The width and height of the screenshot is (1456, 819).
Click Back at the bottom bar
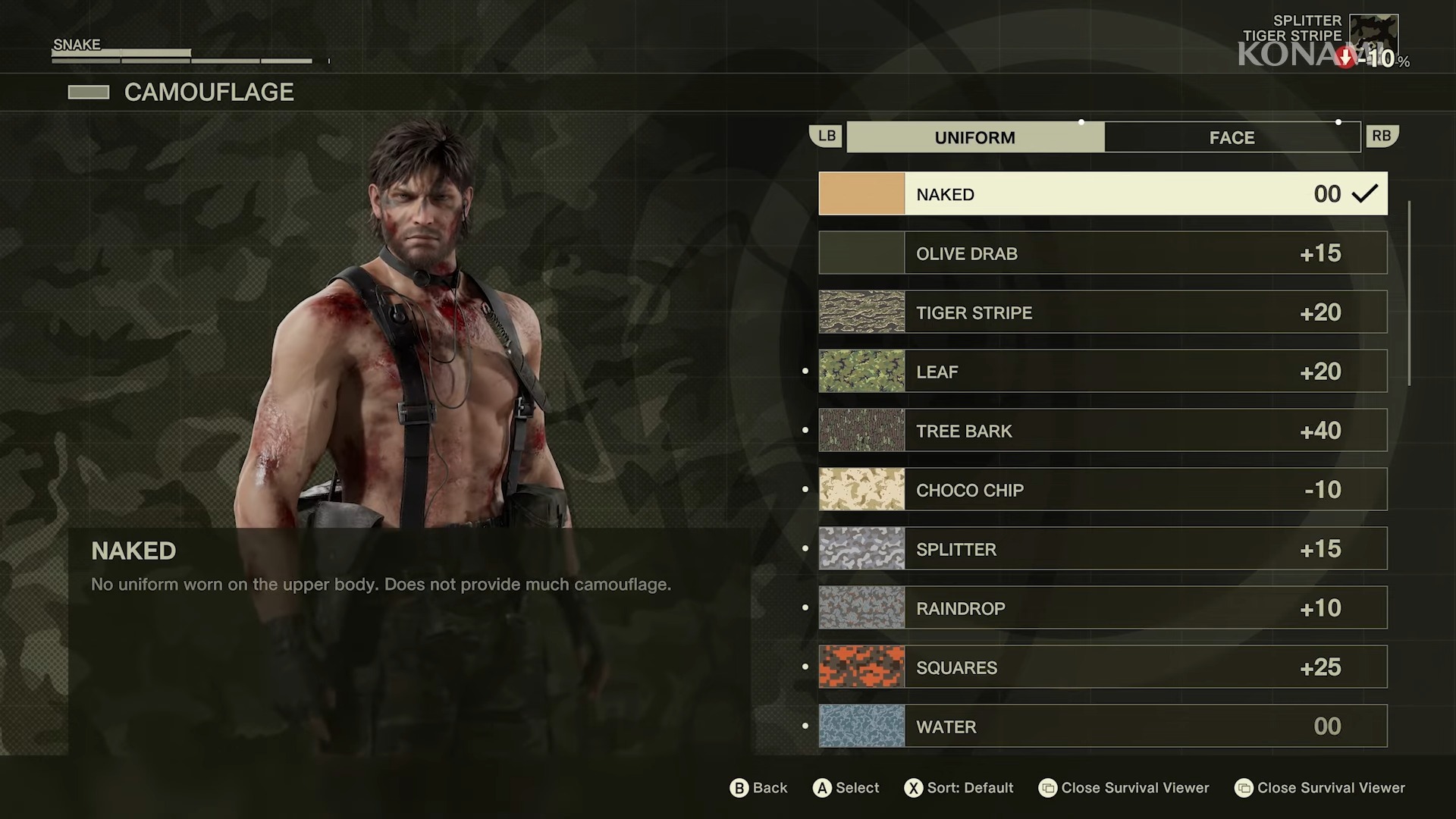pos(758,788)
